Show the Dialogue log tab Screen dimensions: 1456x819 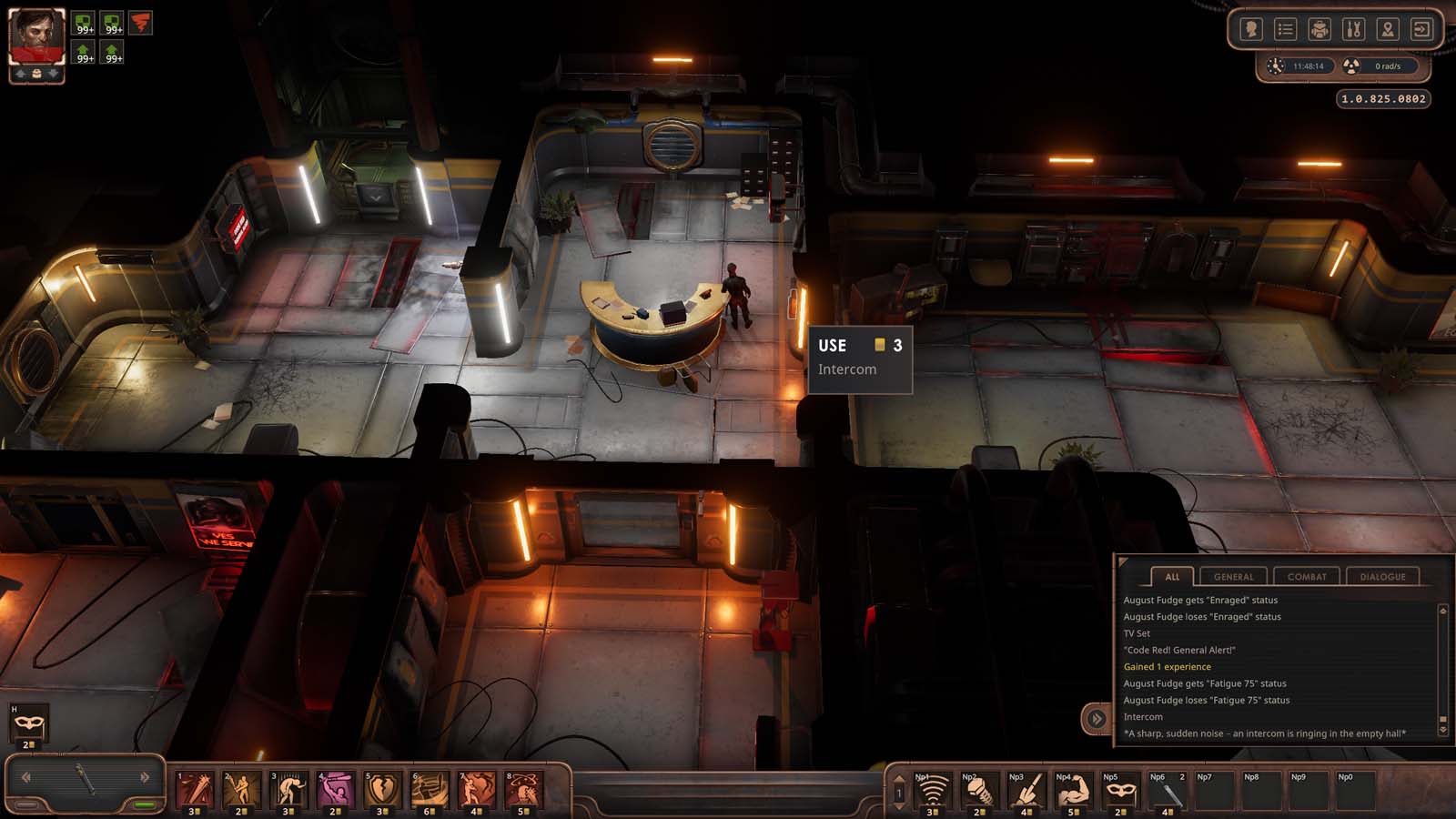1382,576
